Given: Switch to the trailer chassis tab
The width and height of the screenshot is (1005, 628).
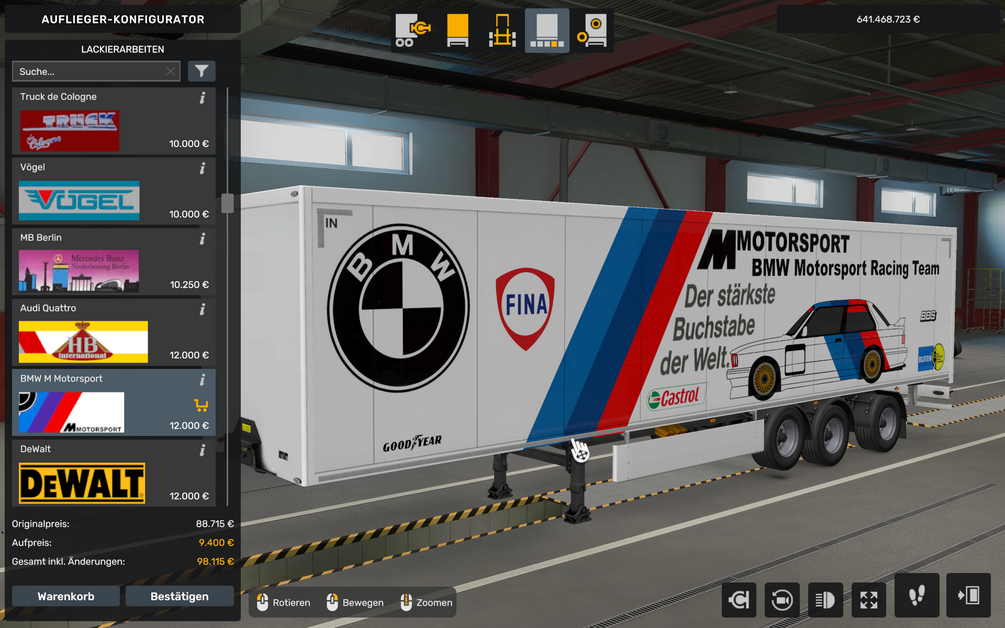Looking at the screenshot, I should [x=502, y=31].
